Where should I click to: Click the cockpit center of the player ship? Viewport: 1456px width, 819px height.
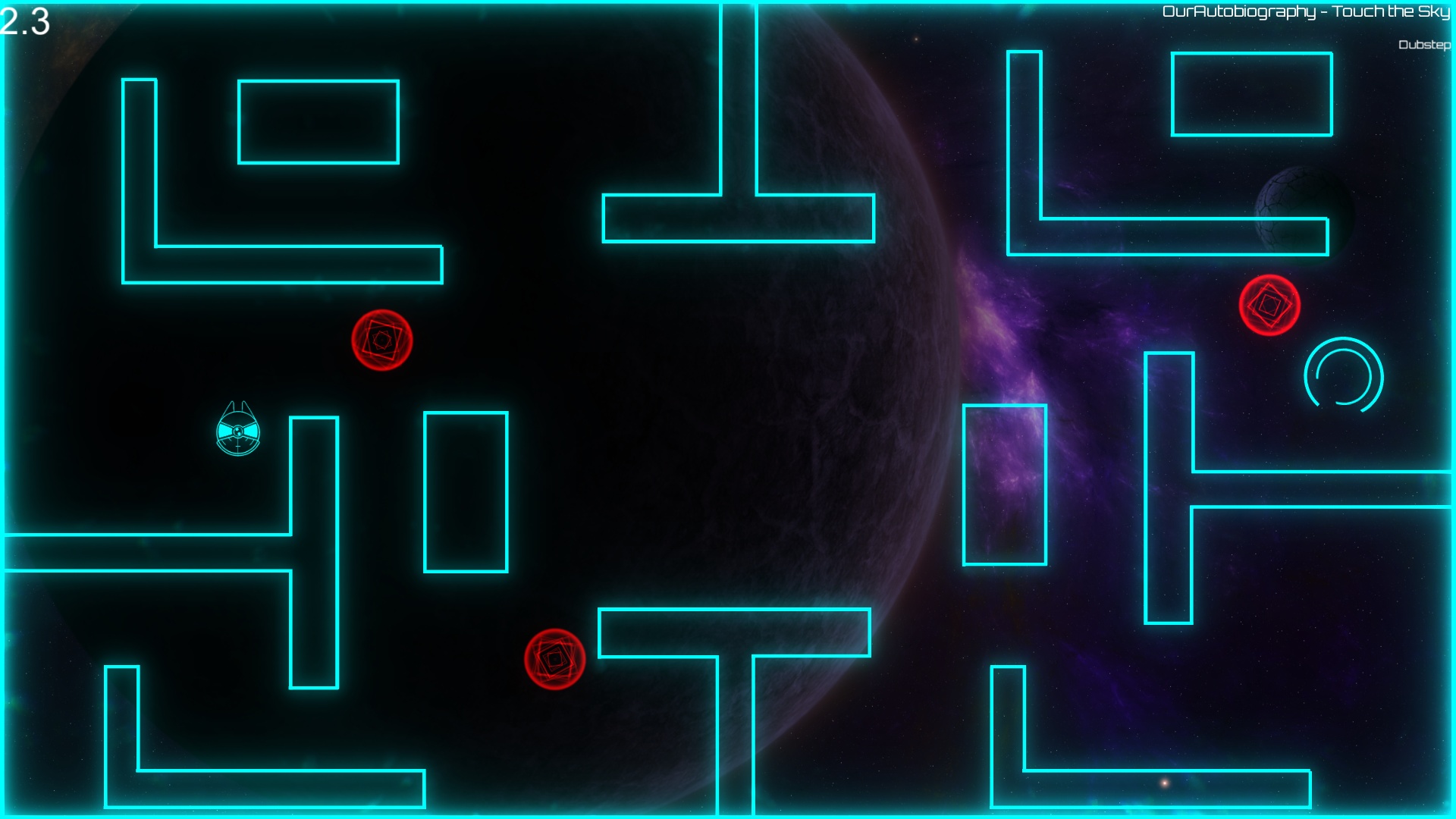coord(239,434)
